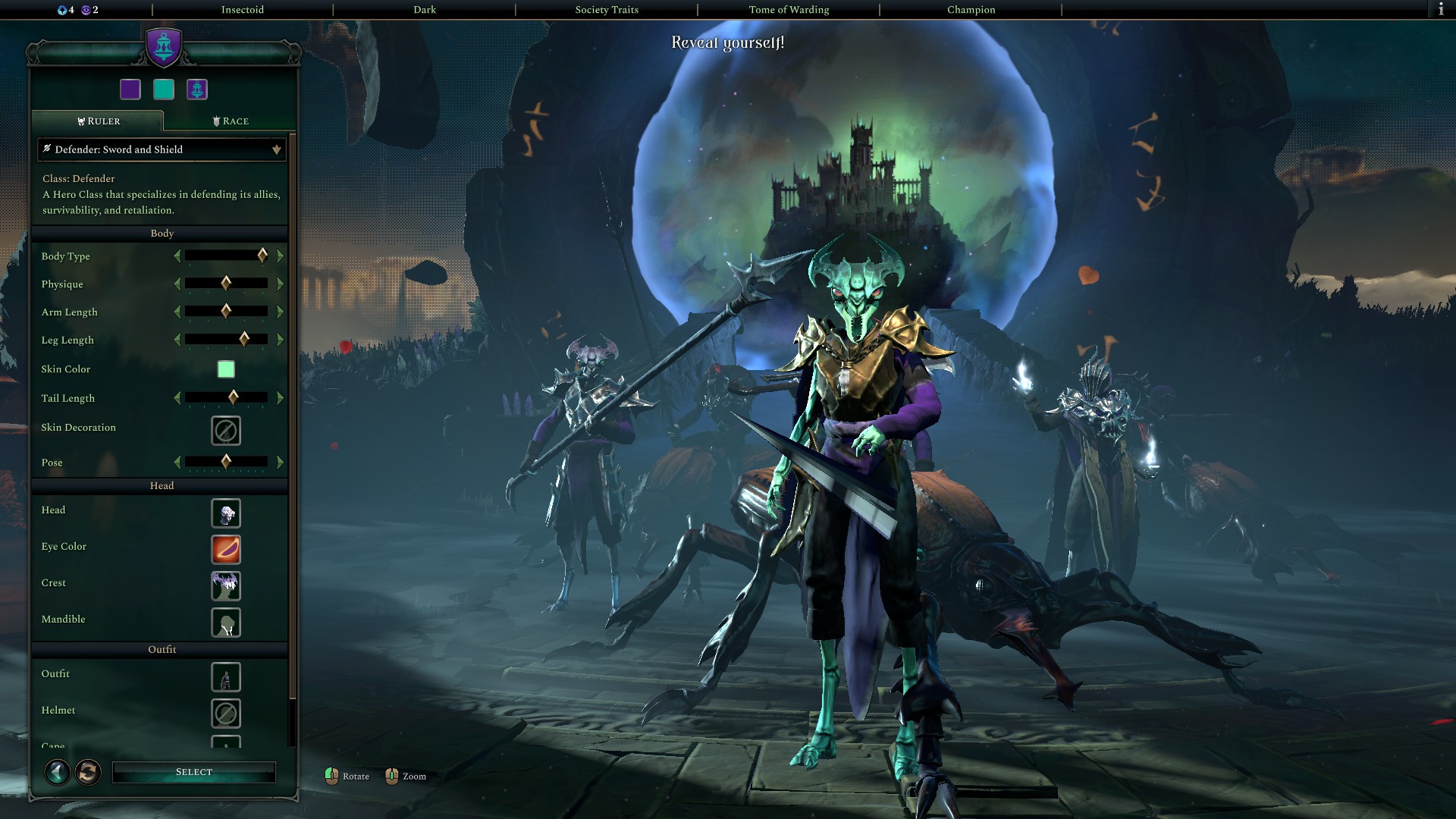Open the Defender: Sword and Shield dropdown
The height and width of the screenshot is (819, 1456).
[x=162, y=149]
